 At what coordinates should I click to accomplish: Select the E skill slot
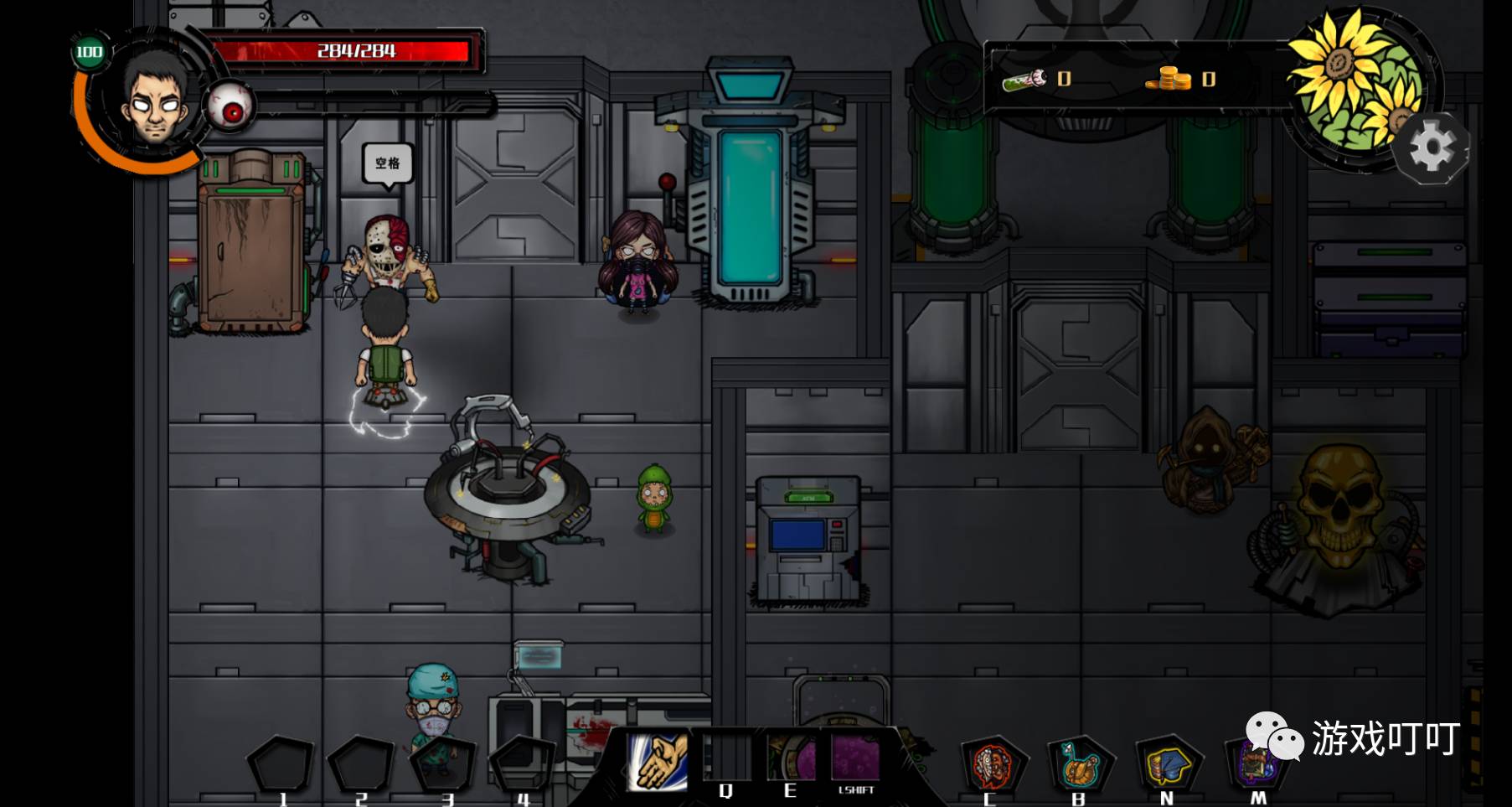(x=790, y=758)
